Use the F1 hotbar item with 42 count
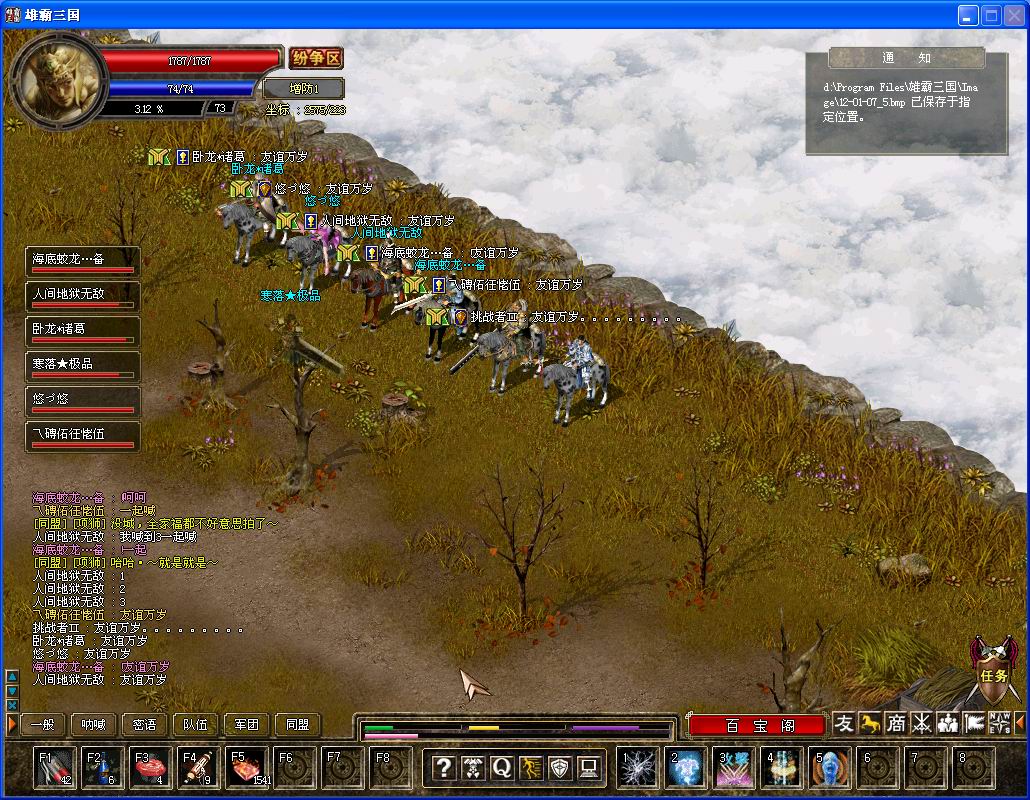 click(x=54, y=768)
